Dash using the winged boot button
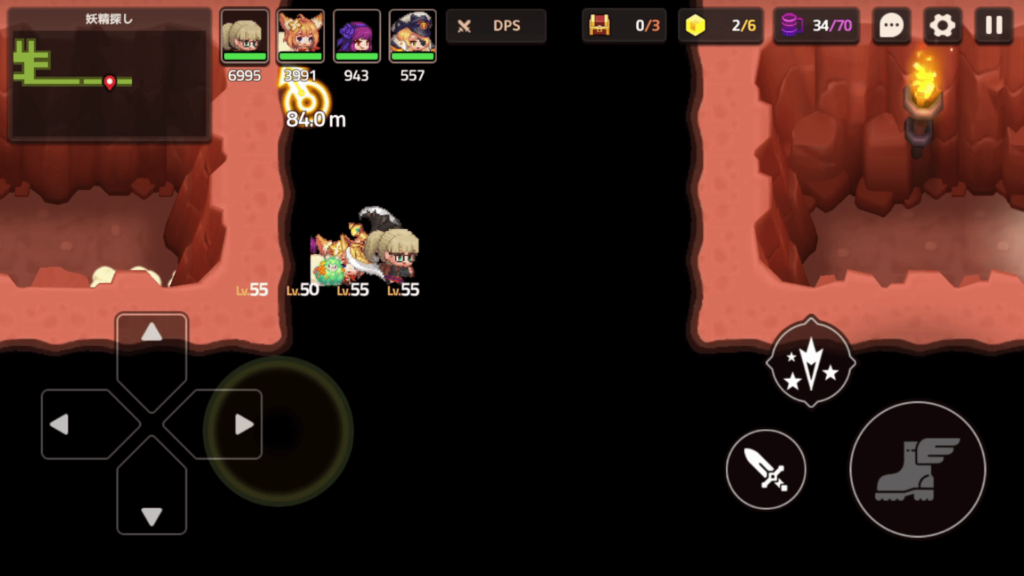 (x=917, y=468)
